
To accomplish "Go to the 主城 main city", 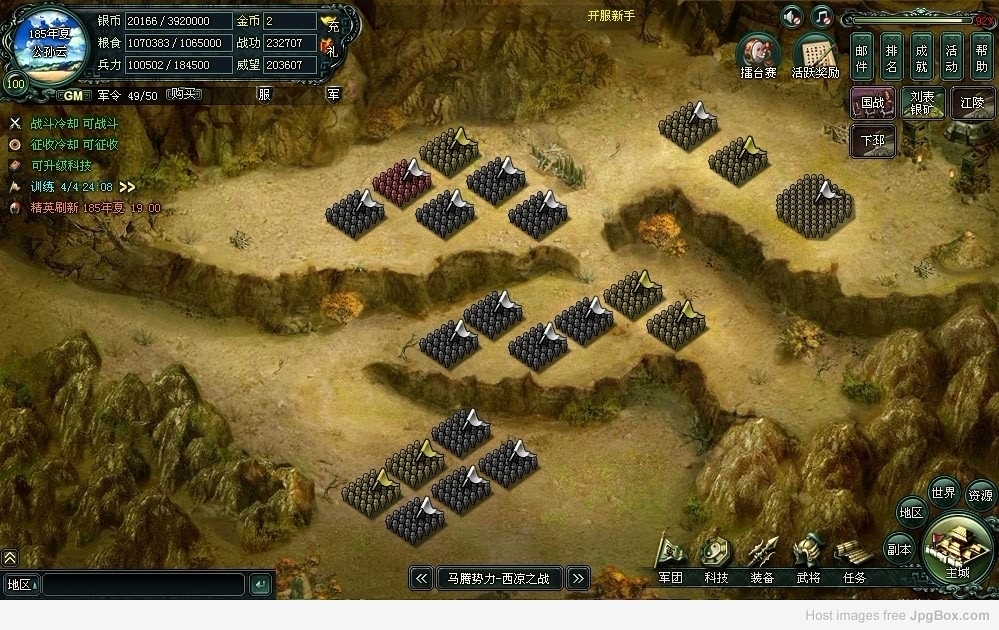I will [958, 548].
